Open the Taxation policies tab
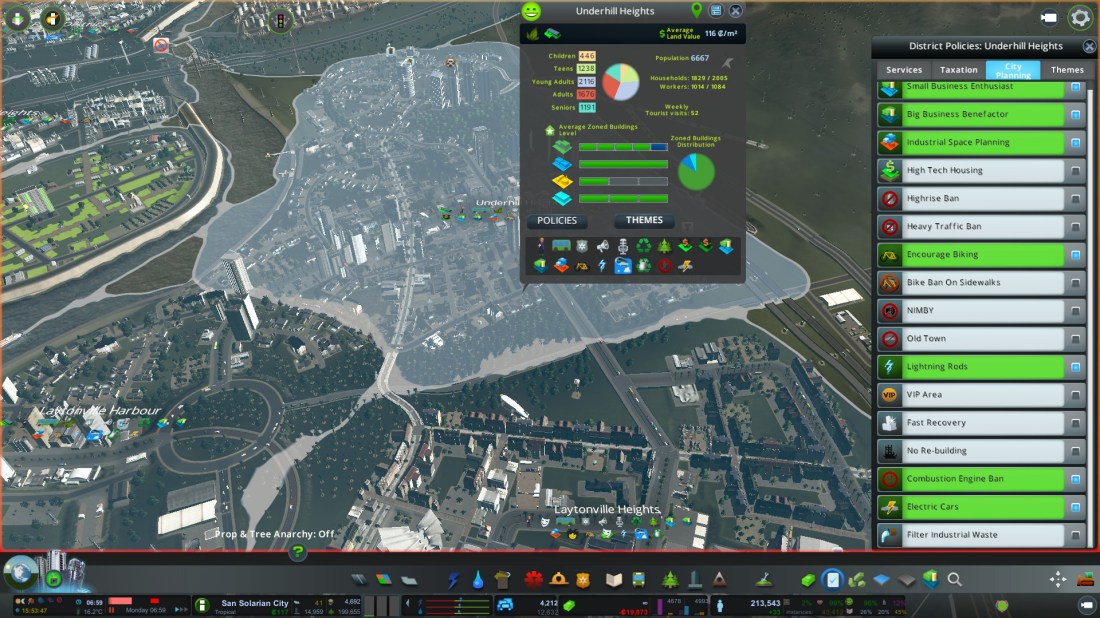Screen dimensions: 1100x618 [x=958, y=70]
